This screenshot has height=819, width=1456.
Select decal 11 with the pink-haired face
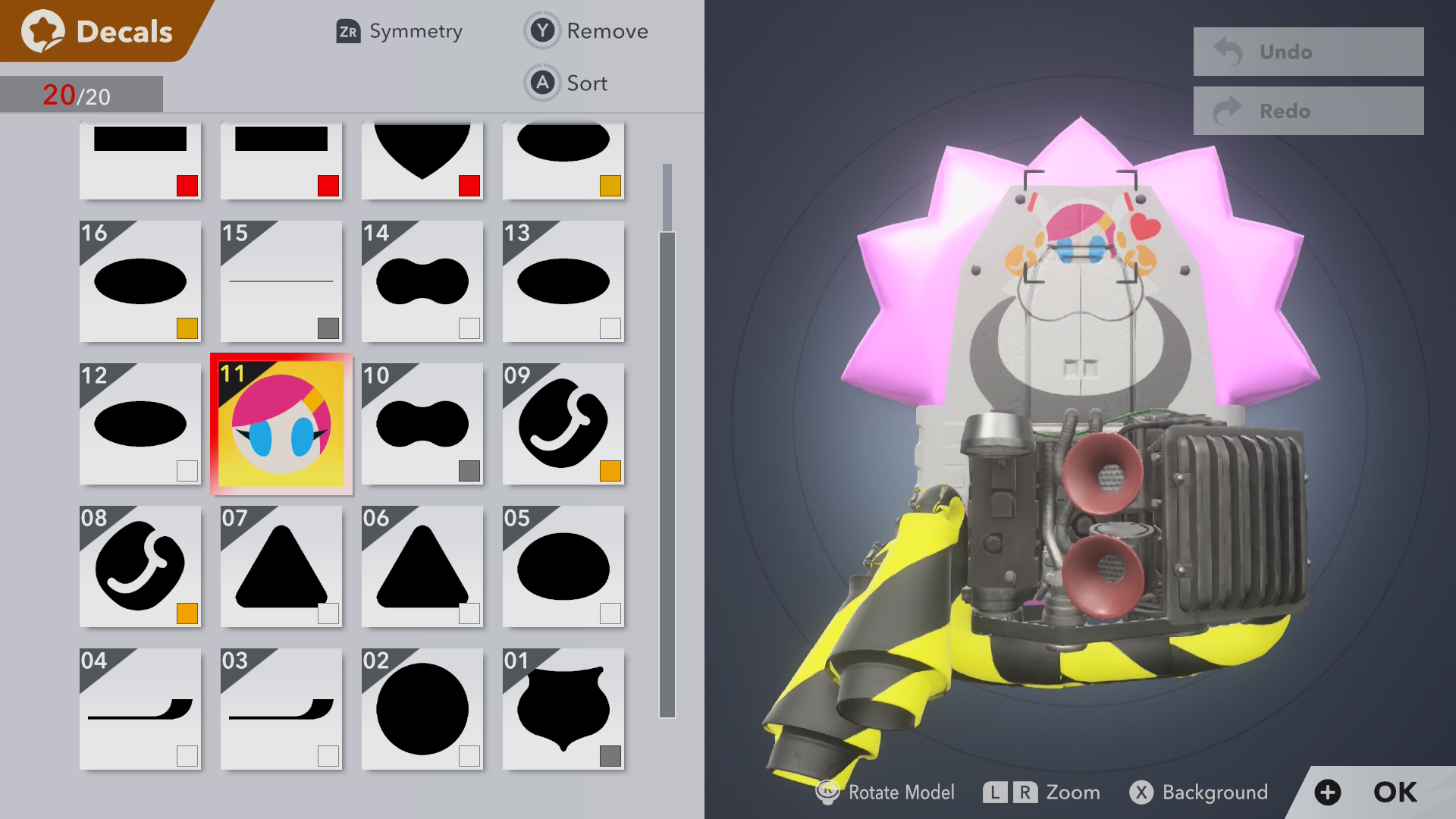pyautogui.click(x=281, y=425)
